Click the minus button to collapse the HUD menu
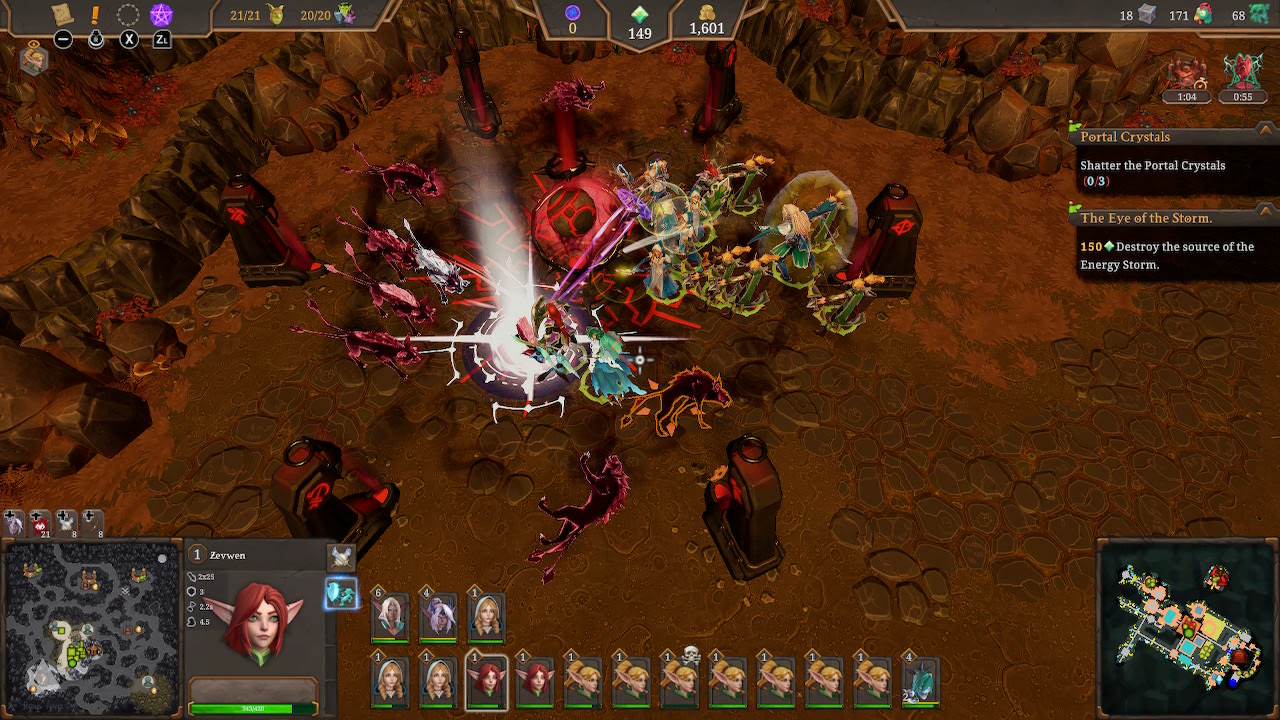Image resolution: width=1280 pixels, height=720 pixels. coord(63,41)
